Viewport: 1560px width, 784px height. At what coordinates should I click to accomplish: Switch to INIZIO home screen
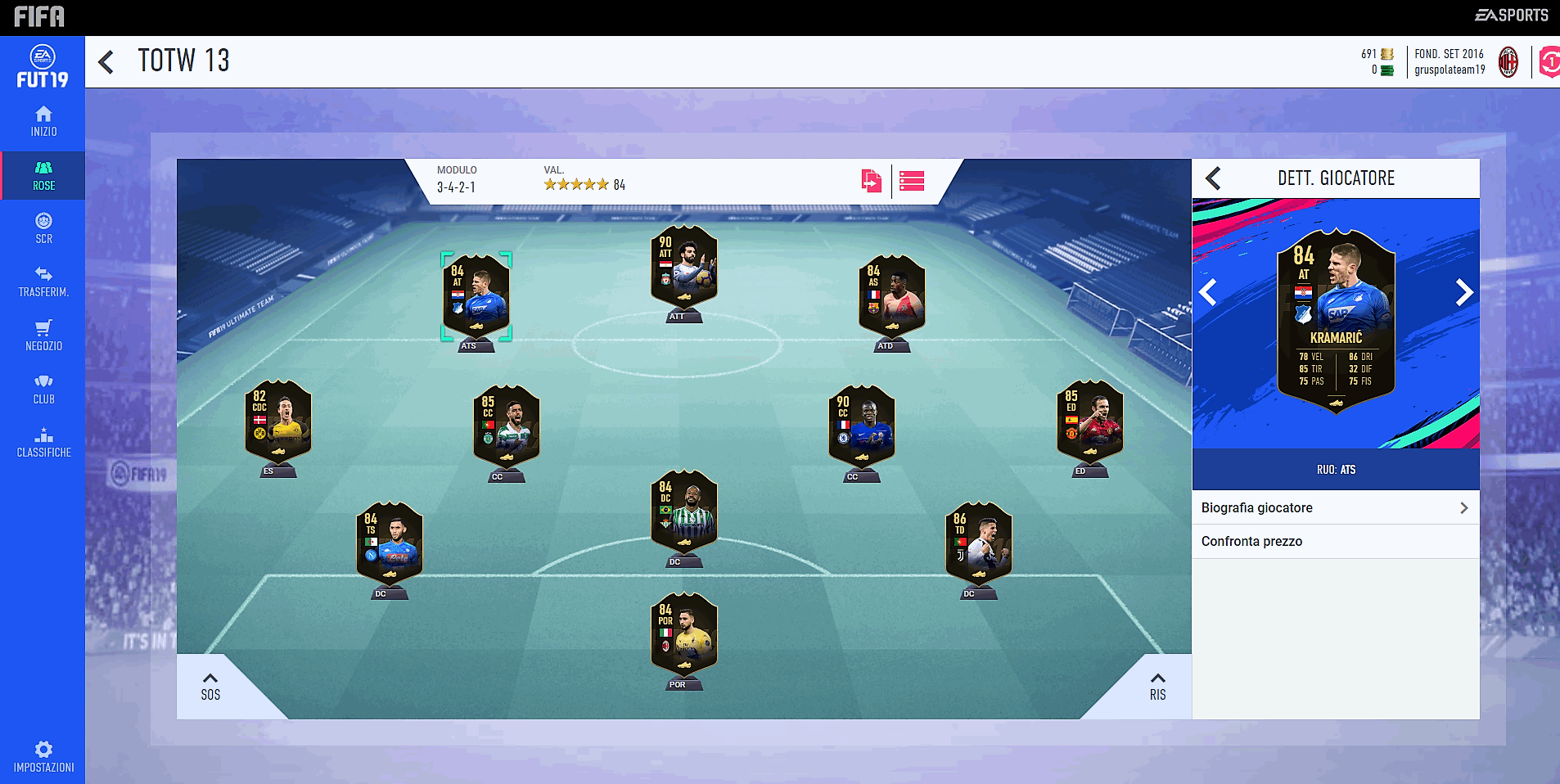coord(43,122)
